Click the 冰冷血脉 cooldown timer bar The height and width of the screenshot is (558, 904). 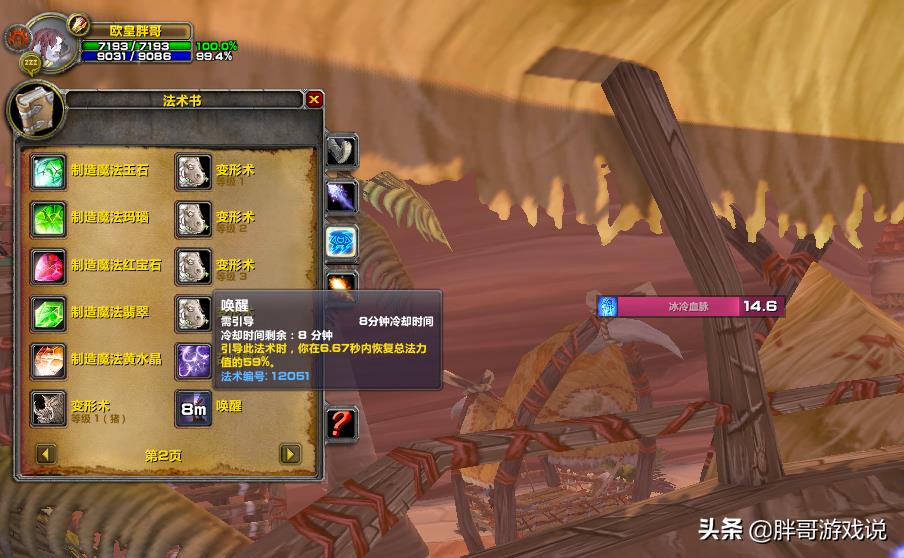(690, 306)
